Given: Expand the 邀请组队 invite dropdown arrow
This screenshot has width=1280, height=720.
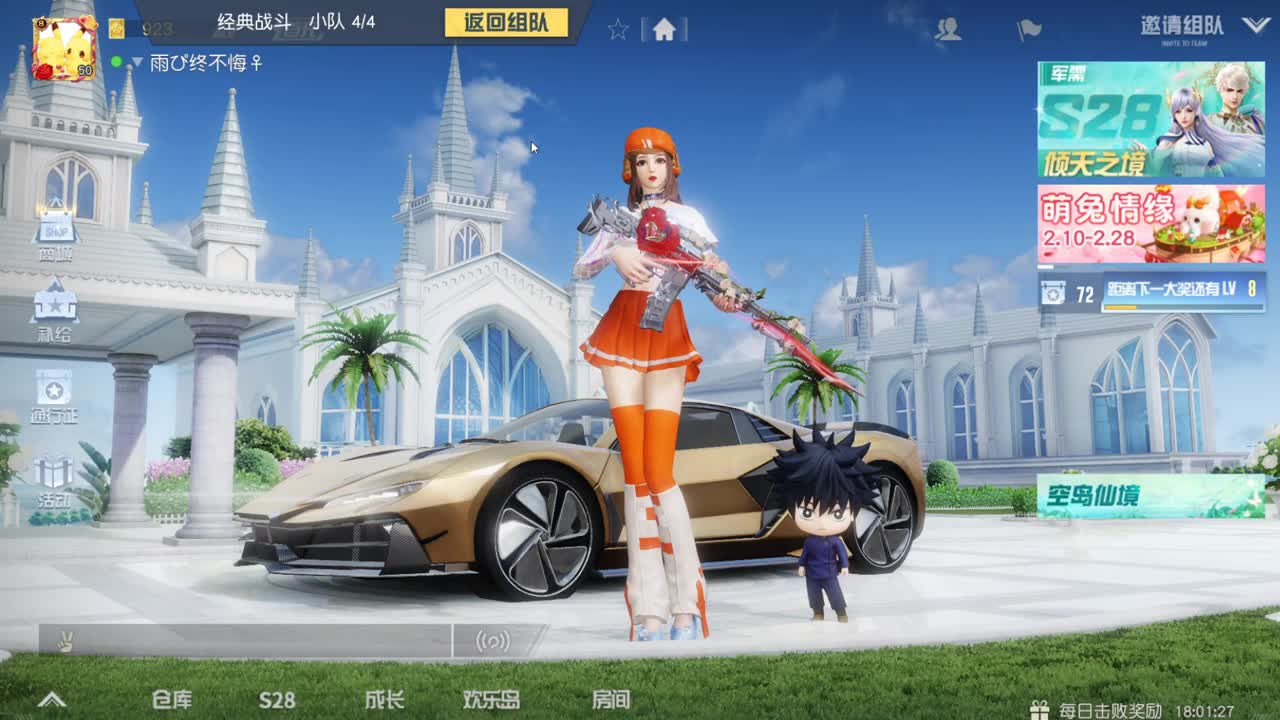Looking at the screenshot, I should [1258, 27].
